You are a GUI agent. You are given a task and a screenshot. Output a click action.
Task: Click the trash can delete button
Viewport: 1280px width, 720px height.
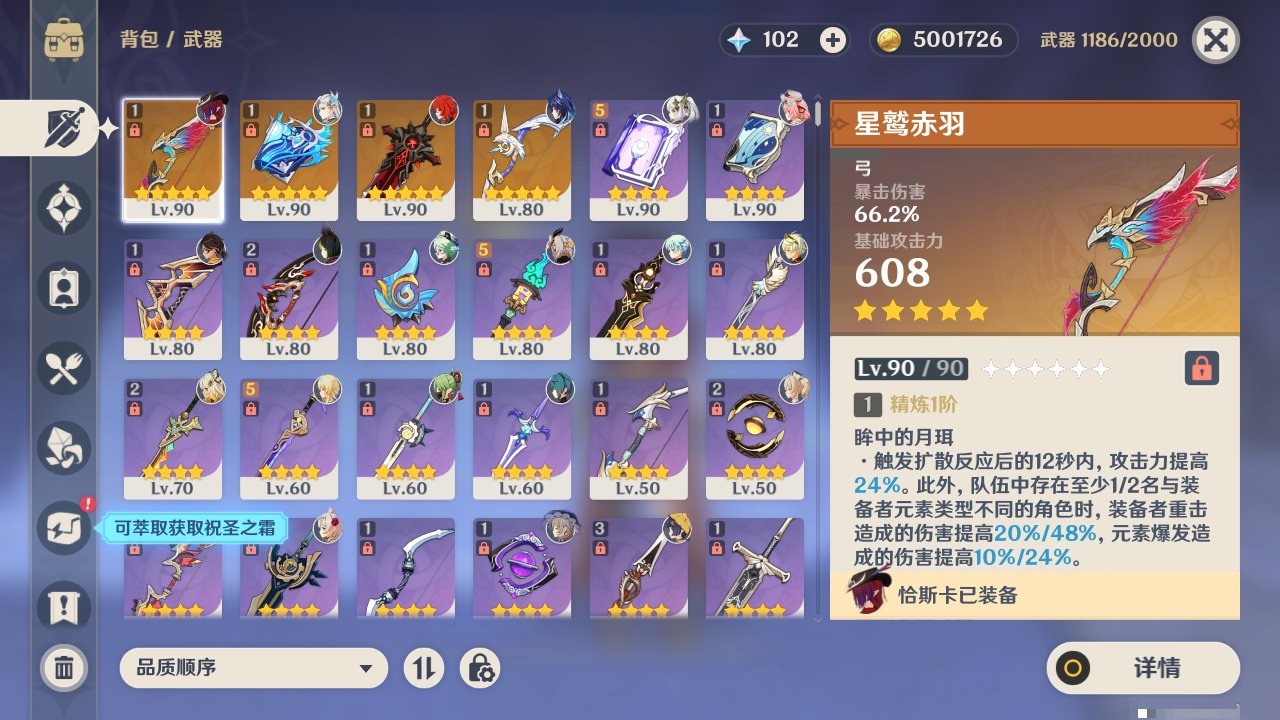click(x=64, y=668)
